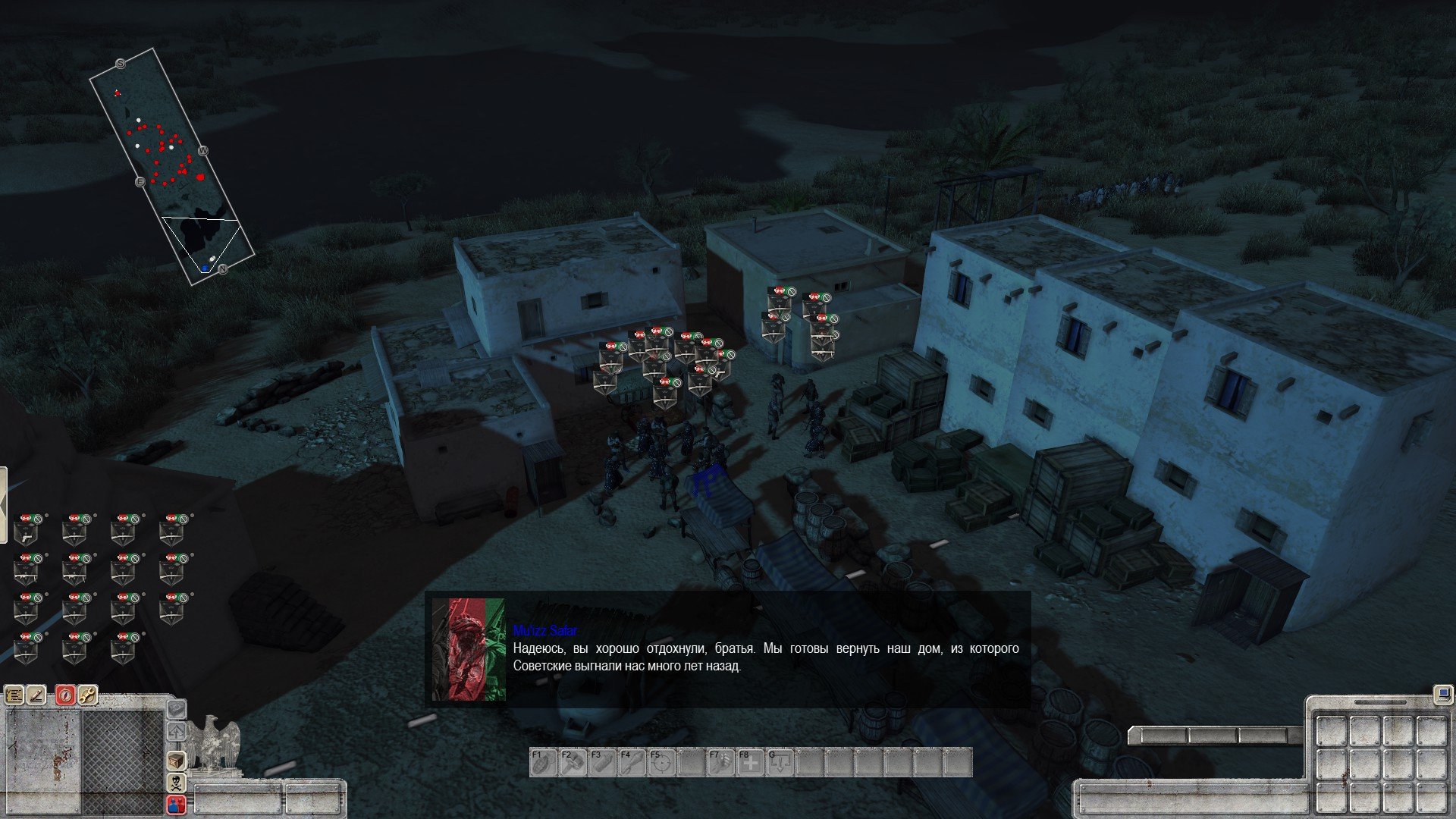Click the upward arrow button beside panel
The image size is (1456, 819).
(176, 732)
